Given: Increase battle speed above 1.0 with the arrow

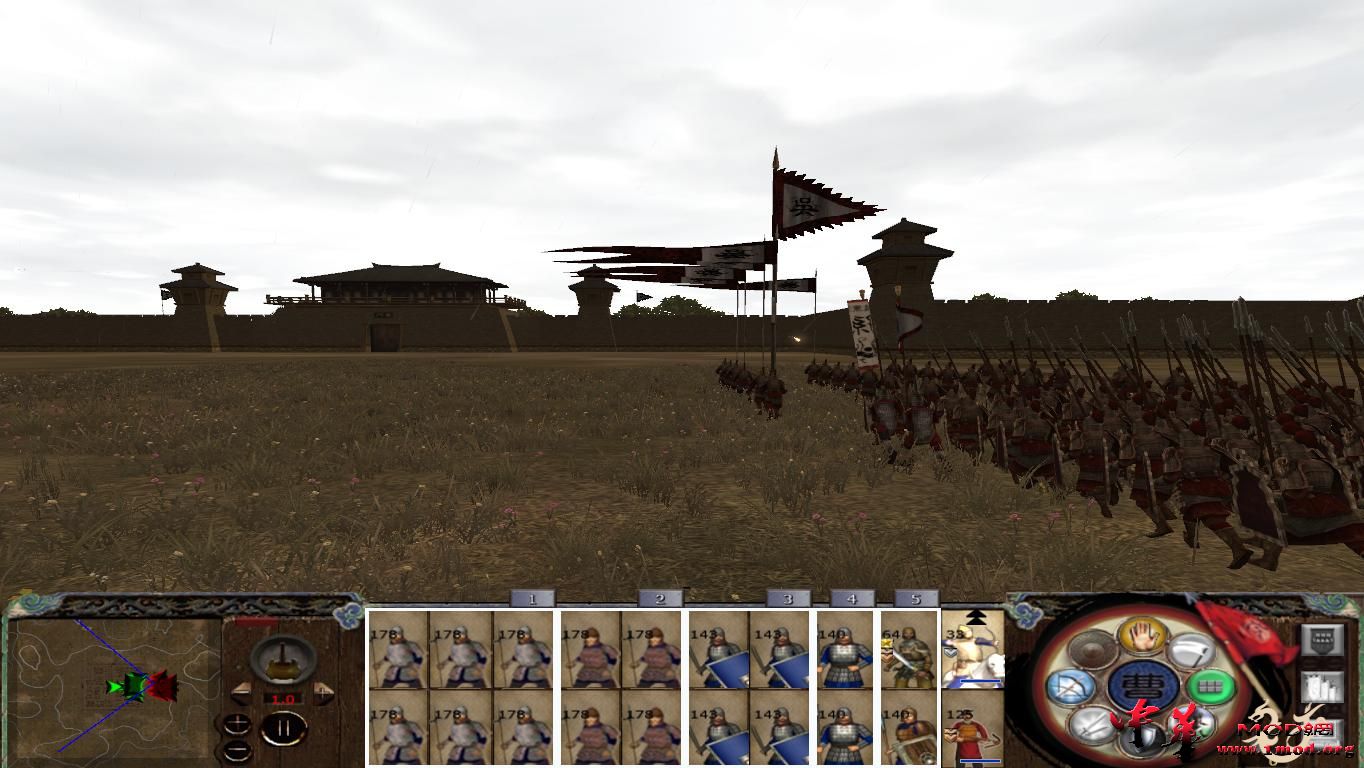Looking at the screenshot, I should pos(322,692).
